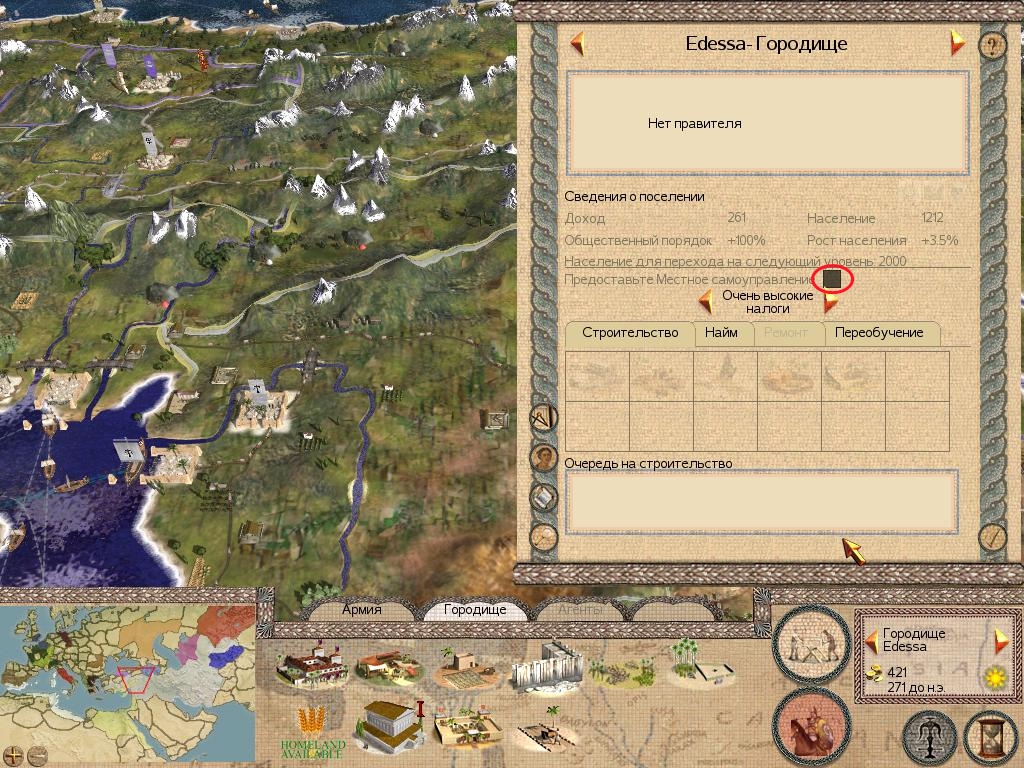Open the Найм recruitment tab

721,333
